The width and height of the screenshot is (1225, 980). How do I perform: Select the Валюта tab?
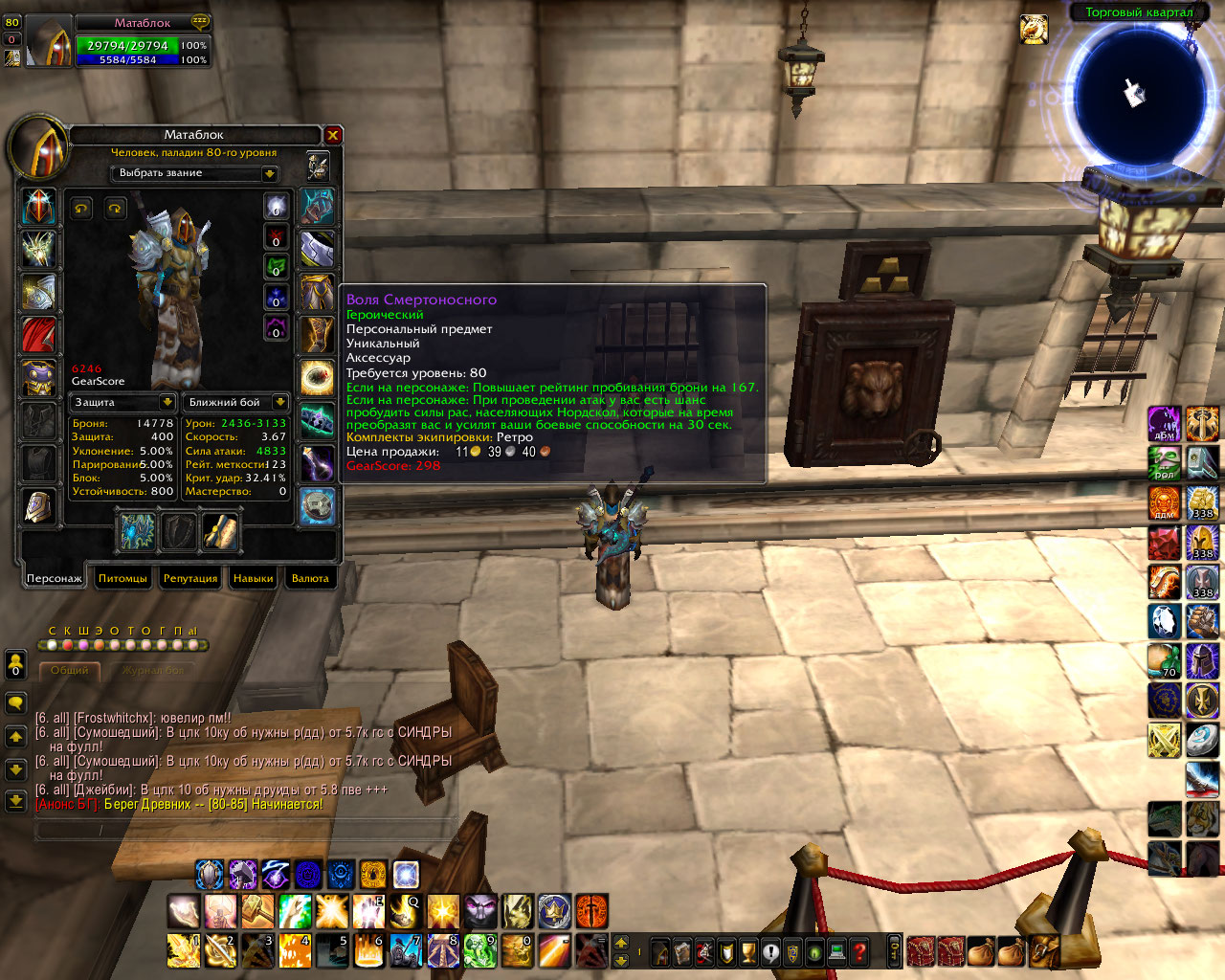(310, 578)
